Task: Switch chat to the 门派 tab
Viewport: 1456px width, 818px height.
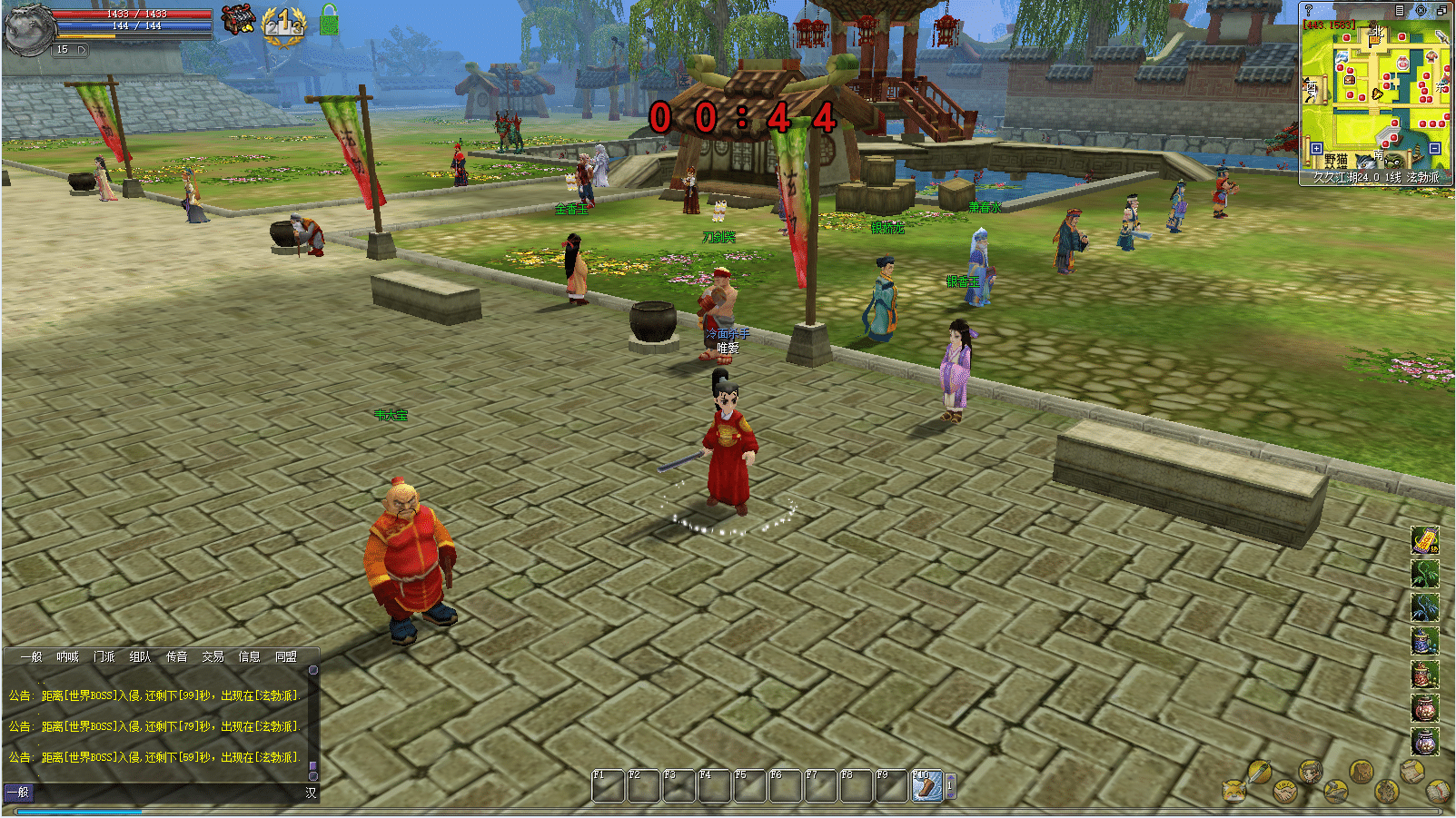Action: click(104, 656)
